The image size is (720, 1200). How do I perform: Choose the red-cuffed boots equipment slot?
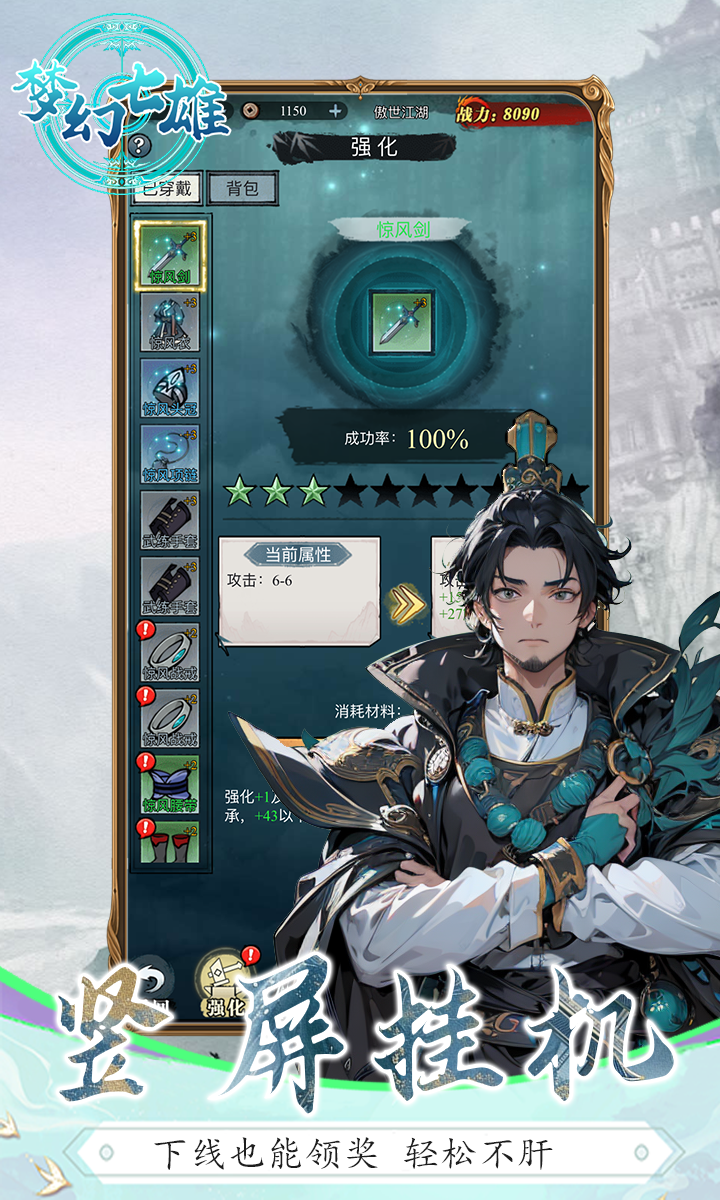(170, 842)
